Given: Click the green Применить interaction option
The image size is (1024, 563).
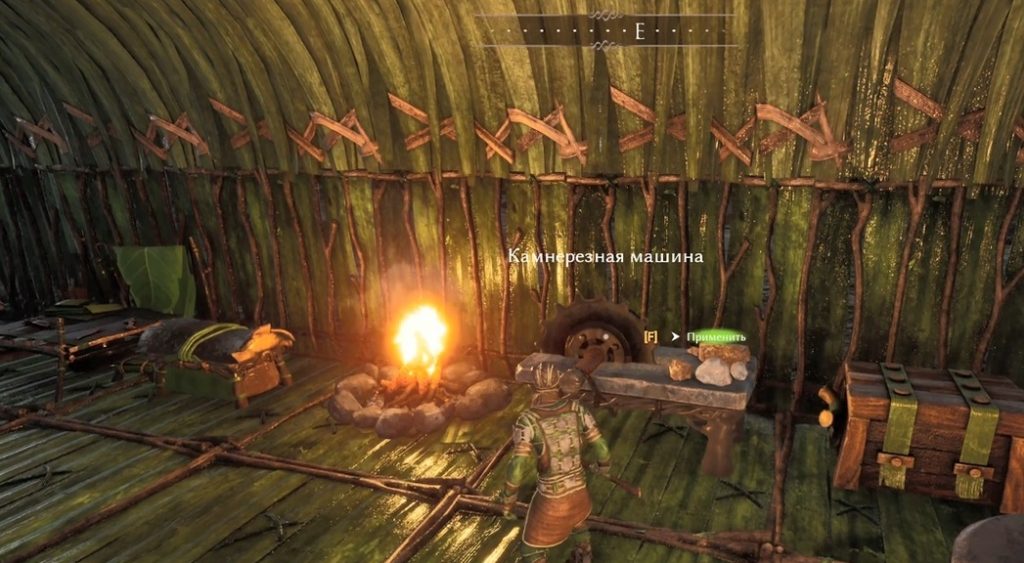Looking at the screenshot, I should (x=716, y=337).
